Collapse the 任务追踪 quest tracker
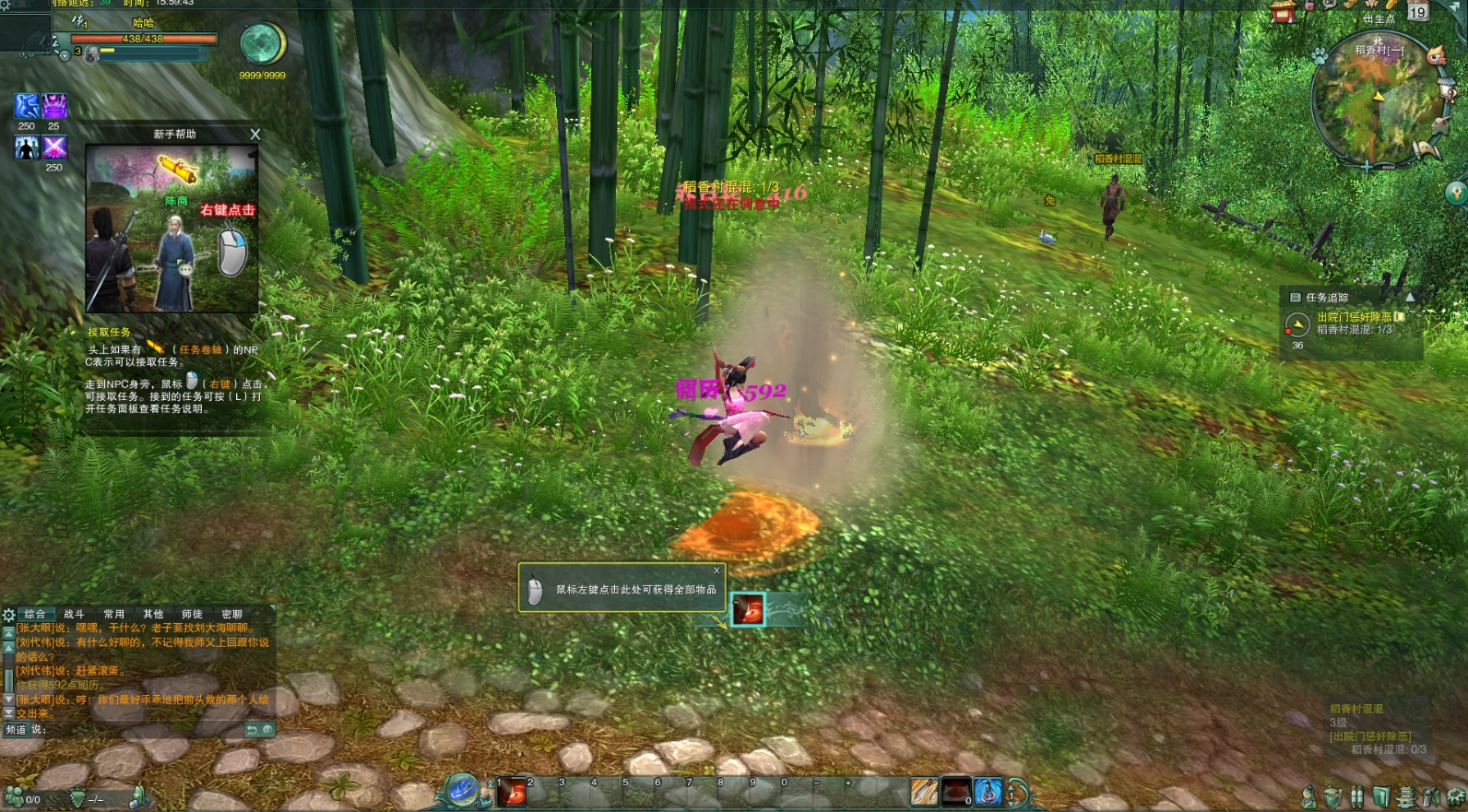This screenshot has height=812, width=1468. 1409,298
